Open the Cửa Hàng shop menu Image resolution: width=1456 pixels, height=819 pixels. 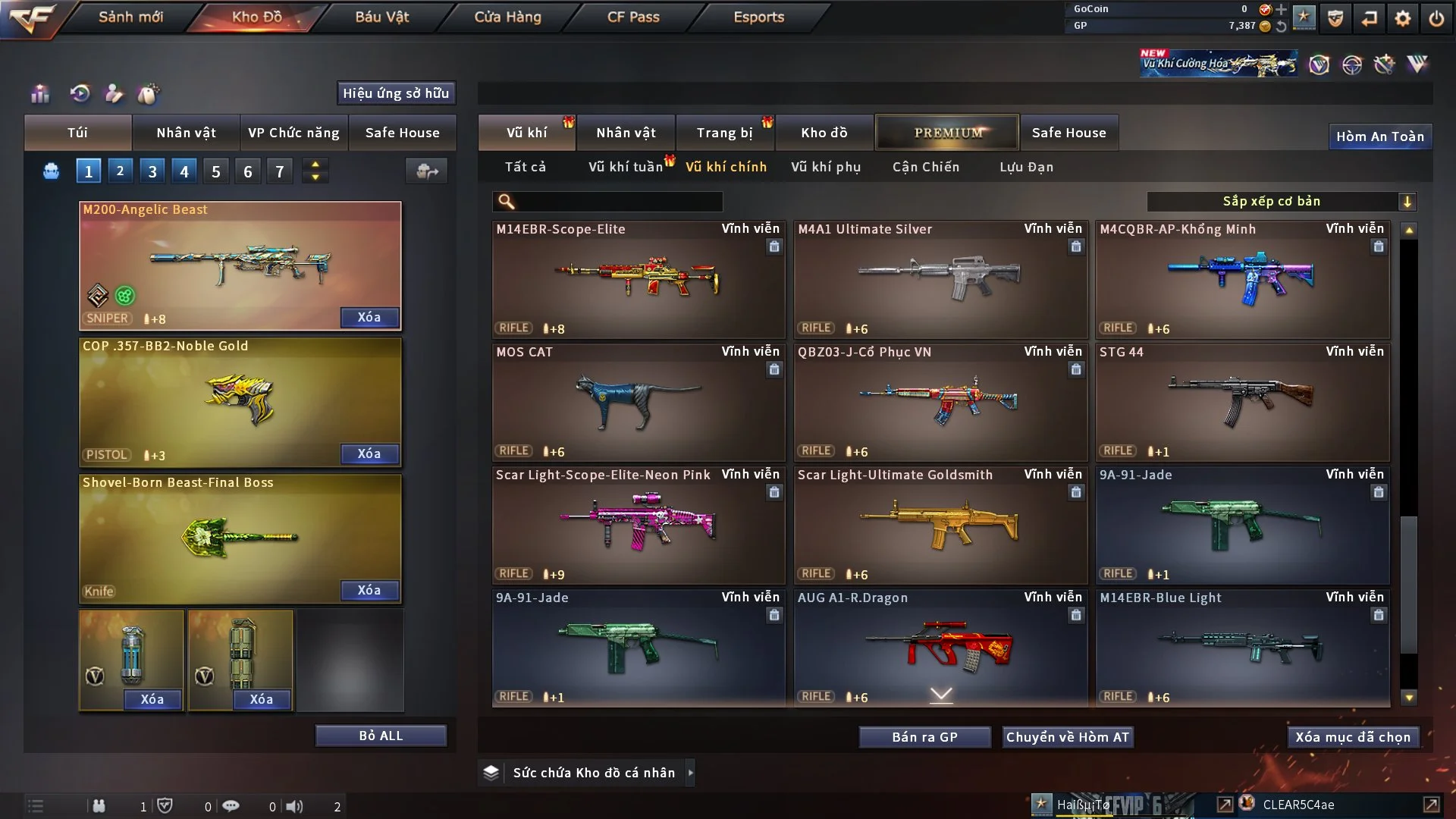[507, 17]
